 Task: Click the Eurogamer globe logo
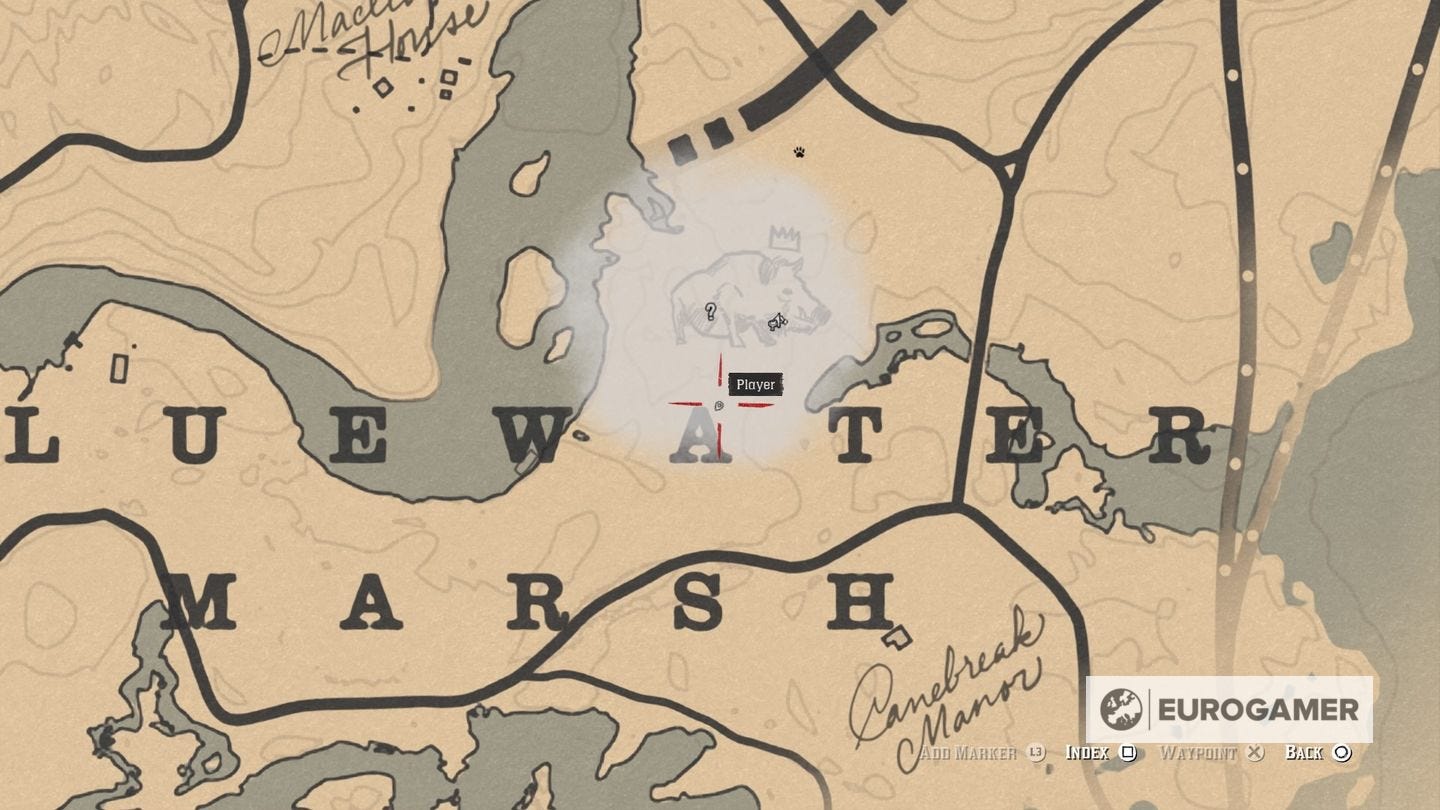click(x=1124, y=712)
